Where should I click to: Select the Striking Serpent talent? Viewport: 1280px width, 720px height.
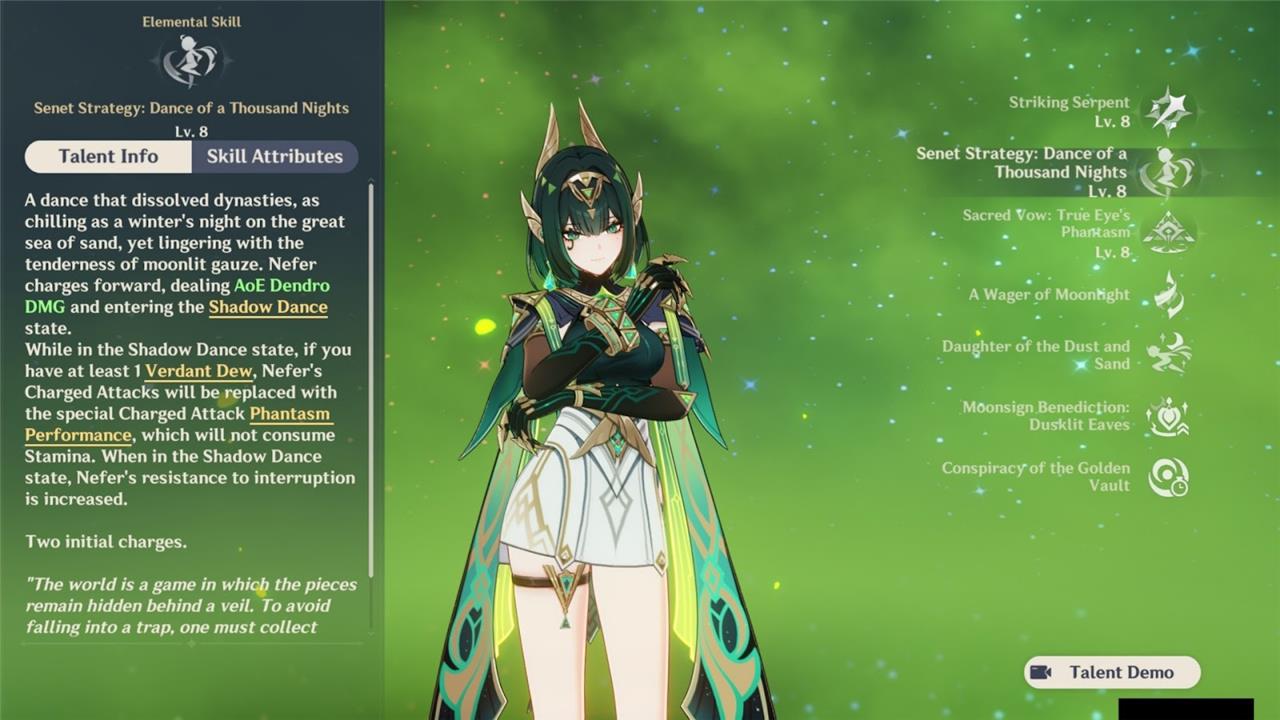tap(1166, 111)
